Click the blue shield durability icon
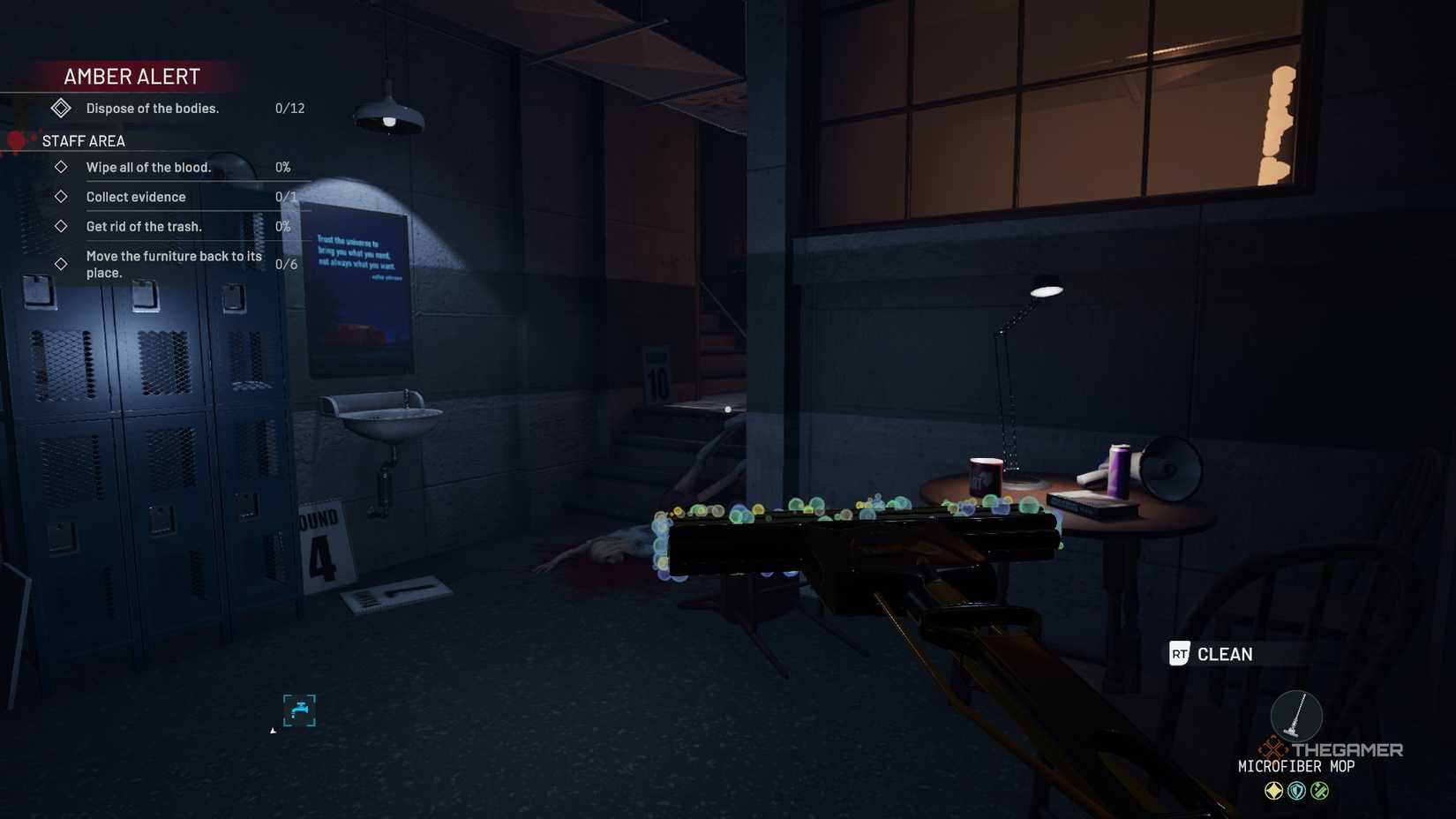This screenshot has height=819, width=1456. [1296, 790]
